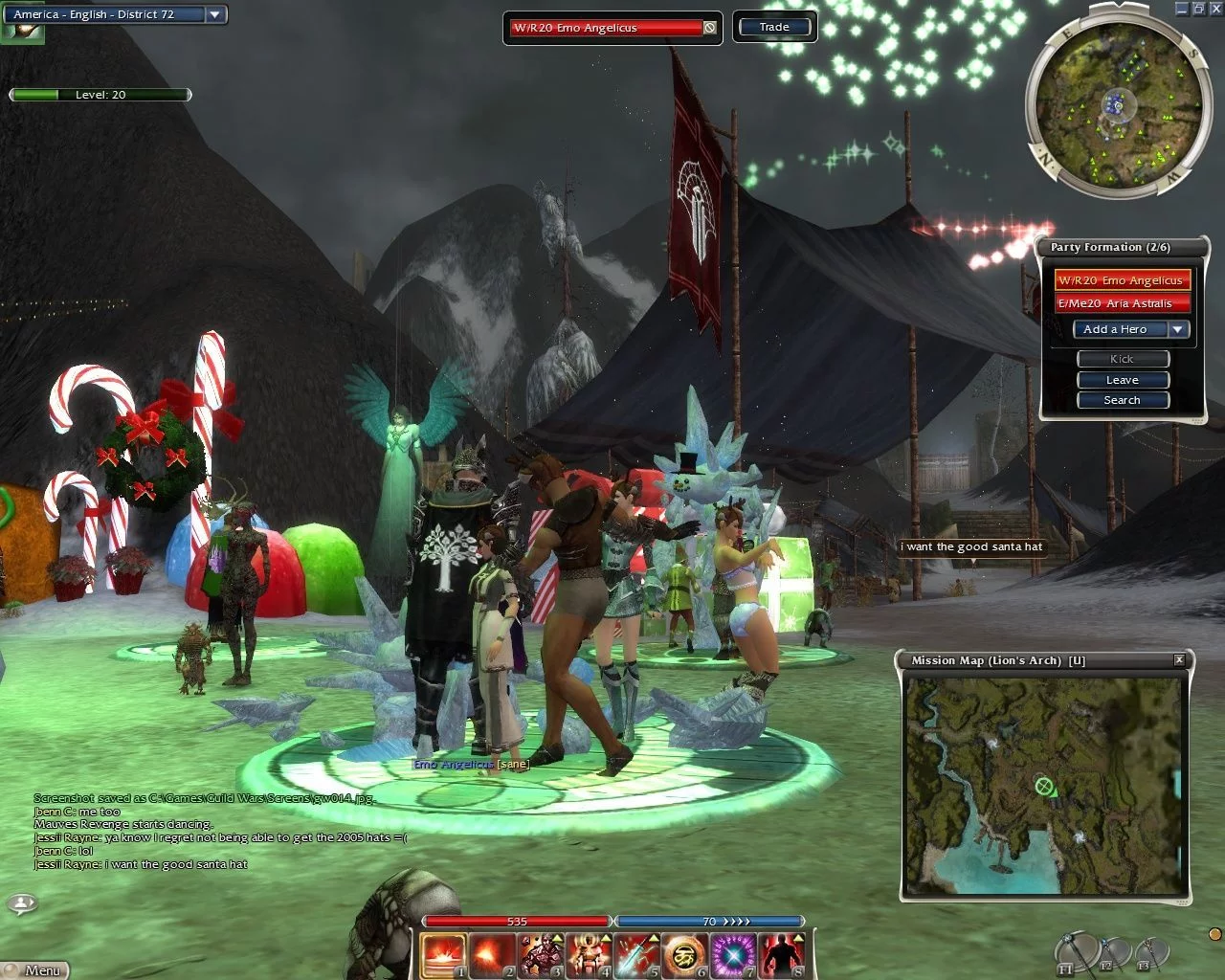Image resolution: width=1225 pixels, height=980 pixels.
Task: Open the Add a Hero dropdown
Action: pyautogui.click(x=1178, y=329)
